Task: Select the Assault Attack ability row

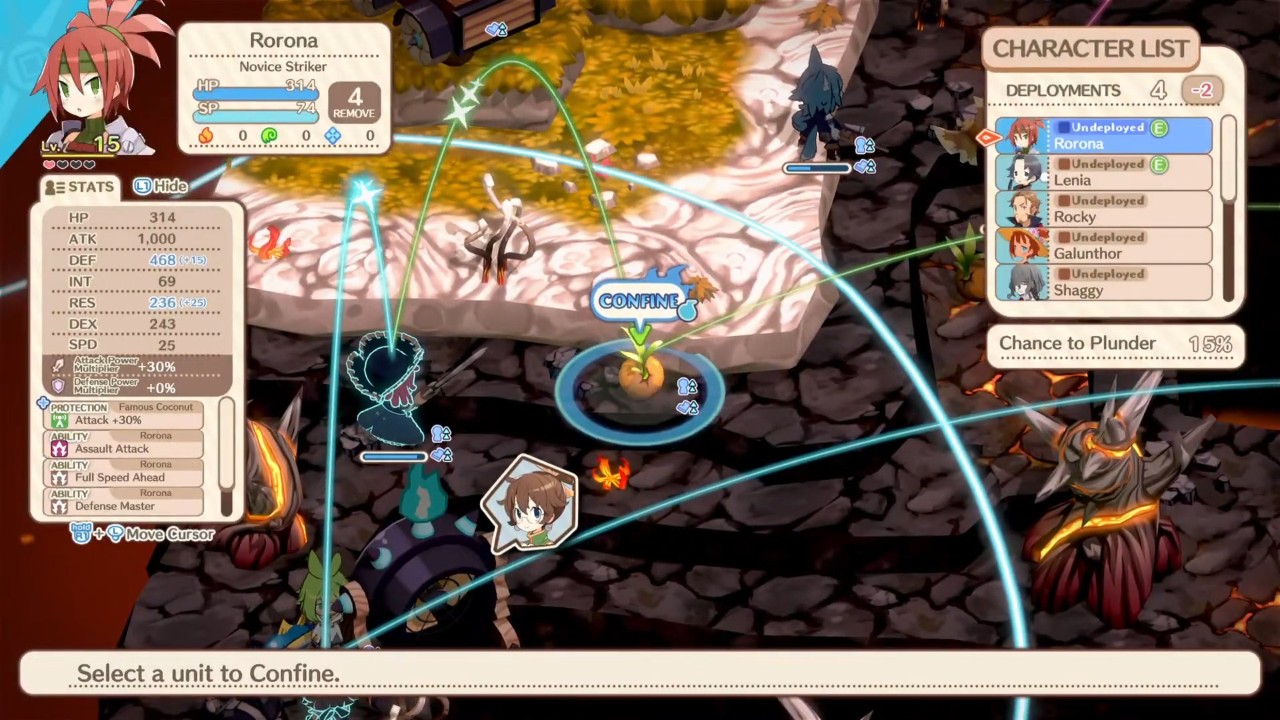Action: click(x=125, y=443)
